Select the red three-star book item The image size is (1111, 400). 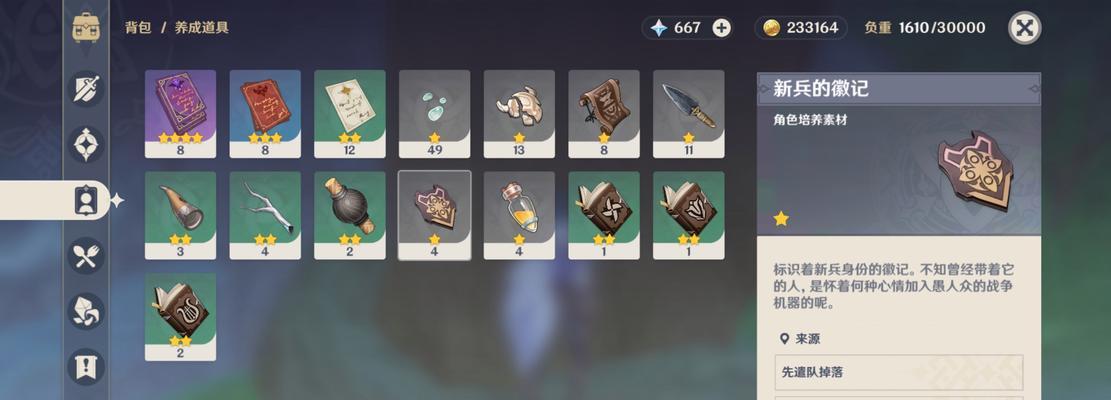click(265, 108)
